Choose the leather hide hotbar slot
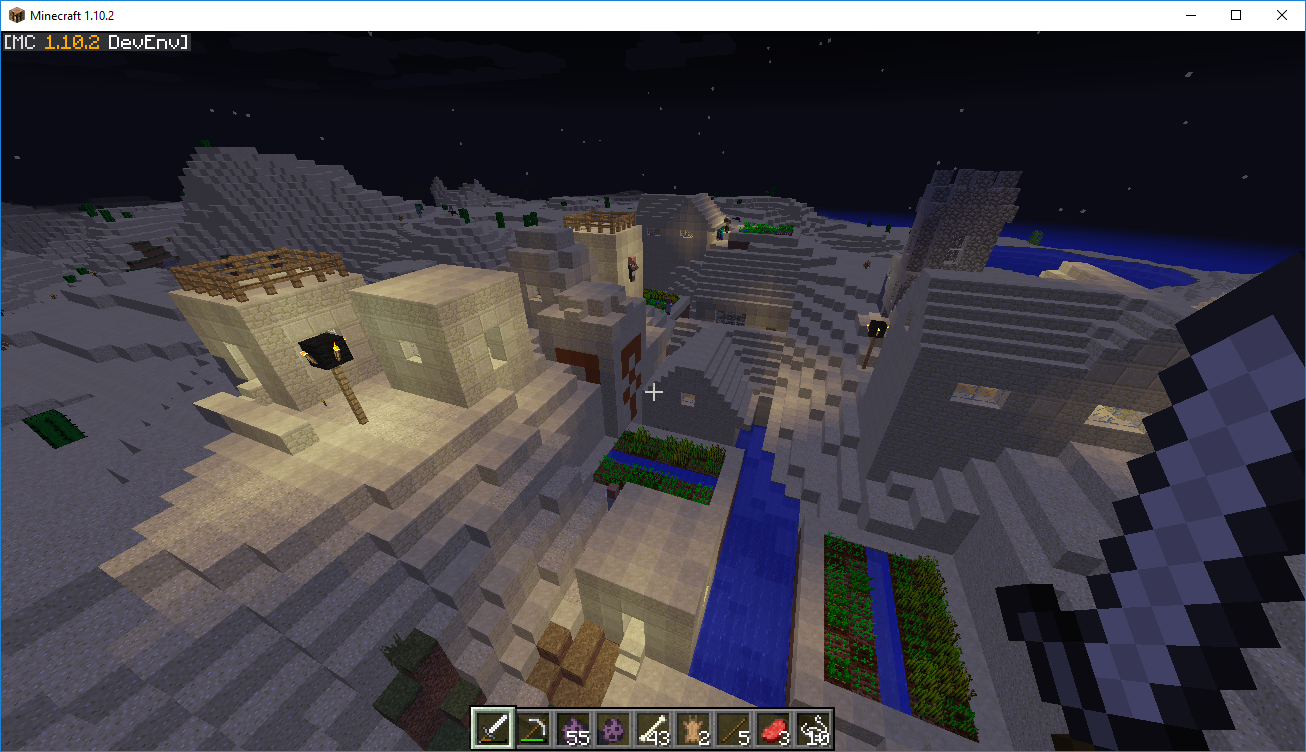 click(x=693, y=728)
